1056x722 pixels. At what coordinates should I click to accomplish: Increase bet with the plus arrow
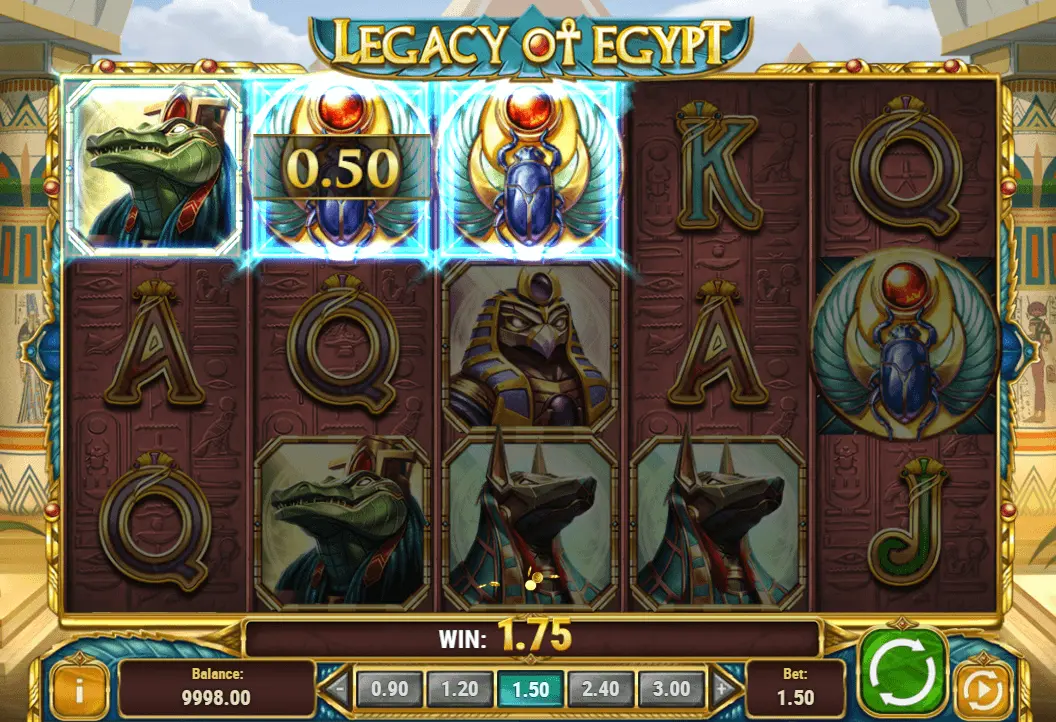point(722,688)
